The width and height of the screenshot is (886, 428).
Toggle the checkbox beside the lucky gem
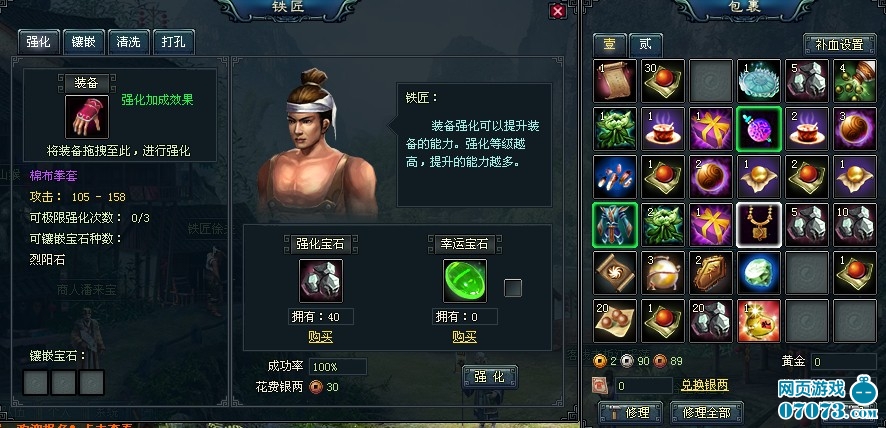click(513, 288)
